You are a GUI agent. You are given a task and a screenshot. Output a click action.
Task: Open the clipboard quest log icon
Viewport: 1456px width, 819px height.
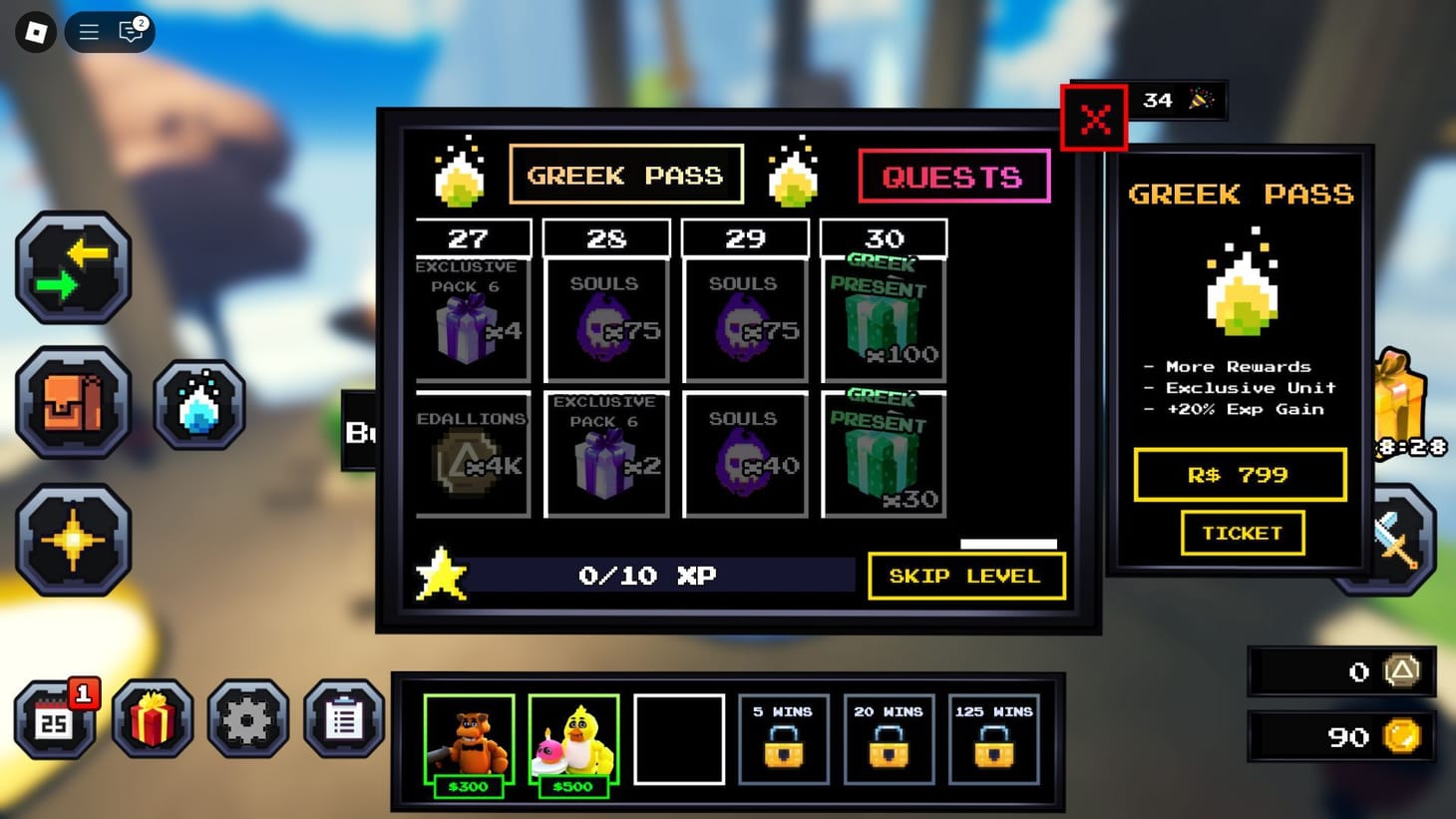pos(344,718)
